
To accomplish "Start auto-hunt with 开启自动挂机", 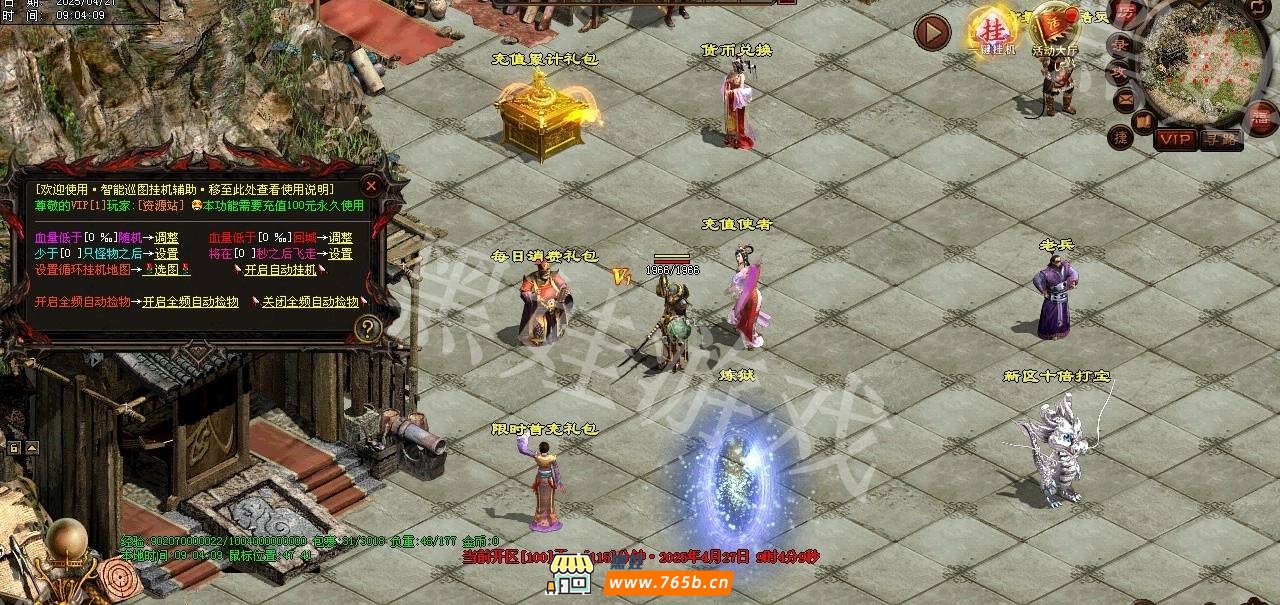I will (280, 270).
